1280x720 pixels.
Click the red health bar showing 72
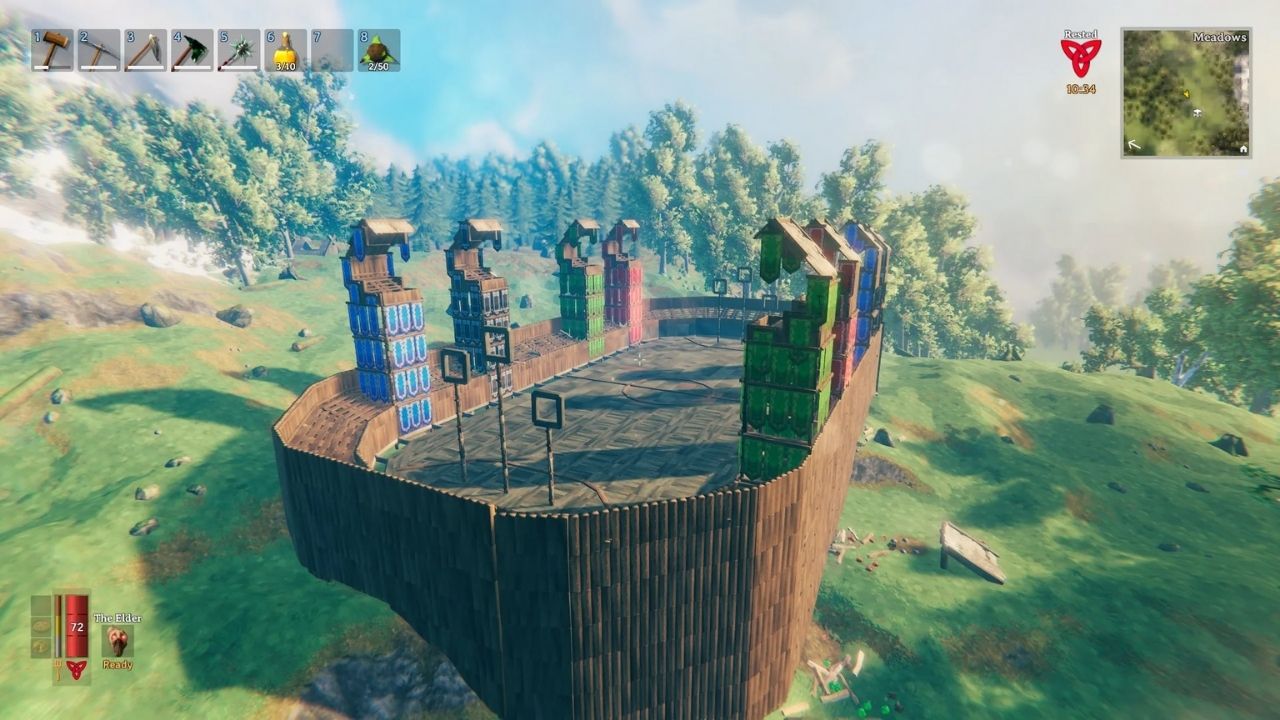point(77,627)
